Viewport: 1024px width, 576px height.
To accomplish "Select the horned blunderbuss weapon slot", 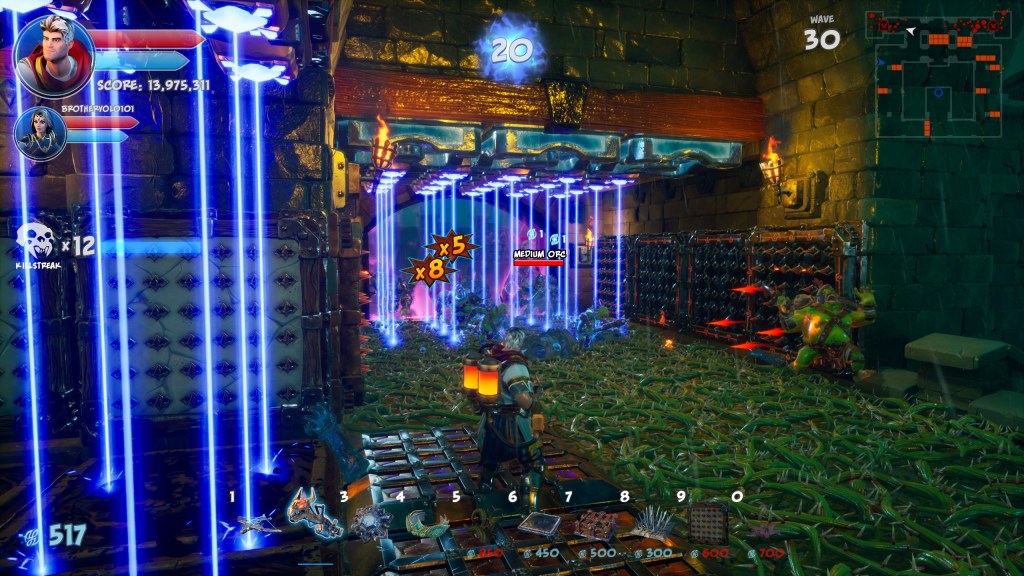I will (x=313, y=514).
